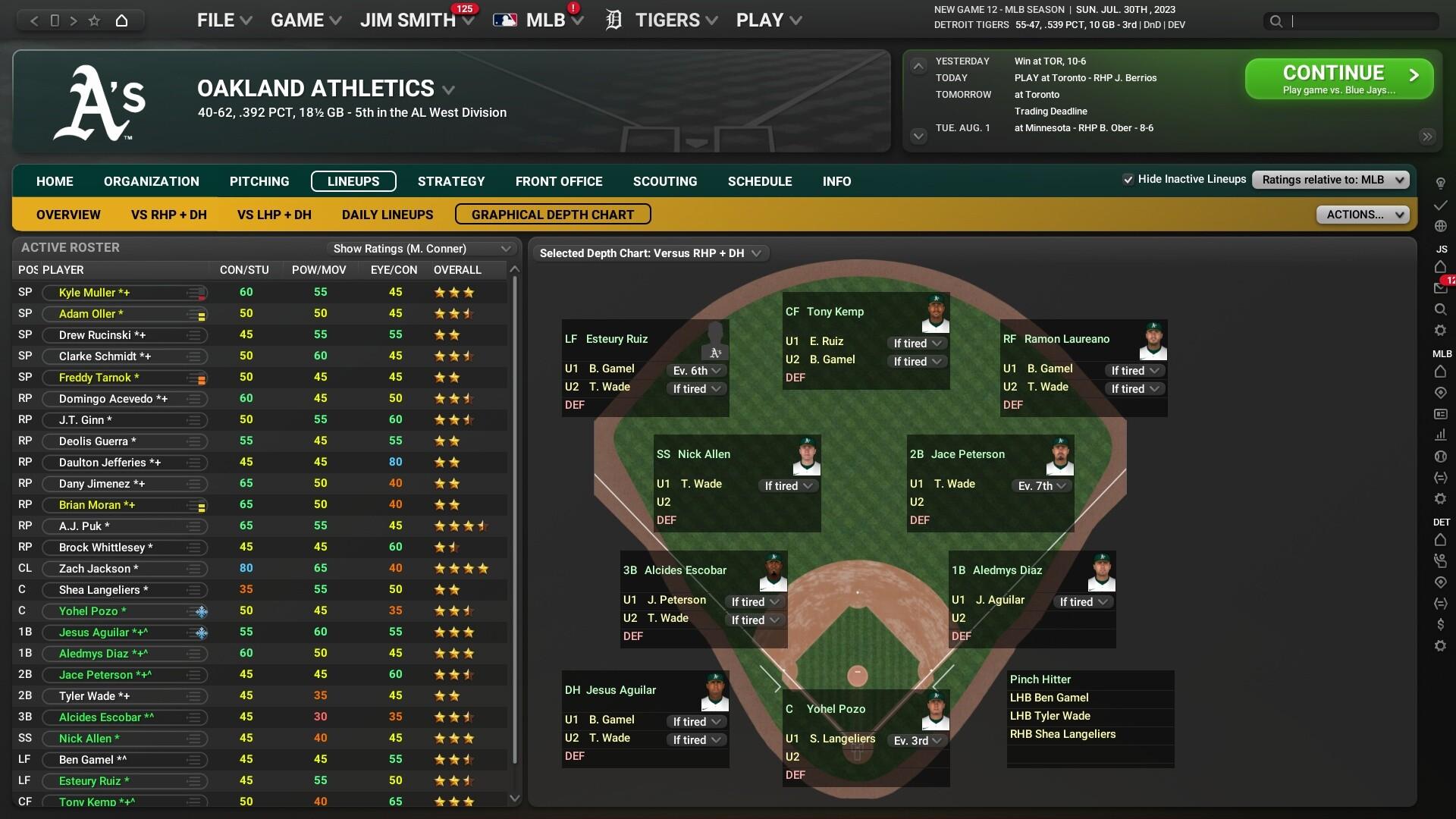Open the Ratings relative to MLB dropdown
1456x819 pixels.
click(1329, 180)
